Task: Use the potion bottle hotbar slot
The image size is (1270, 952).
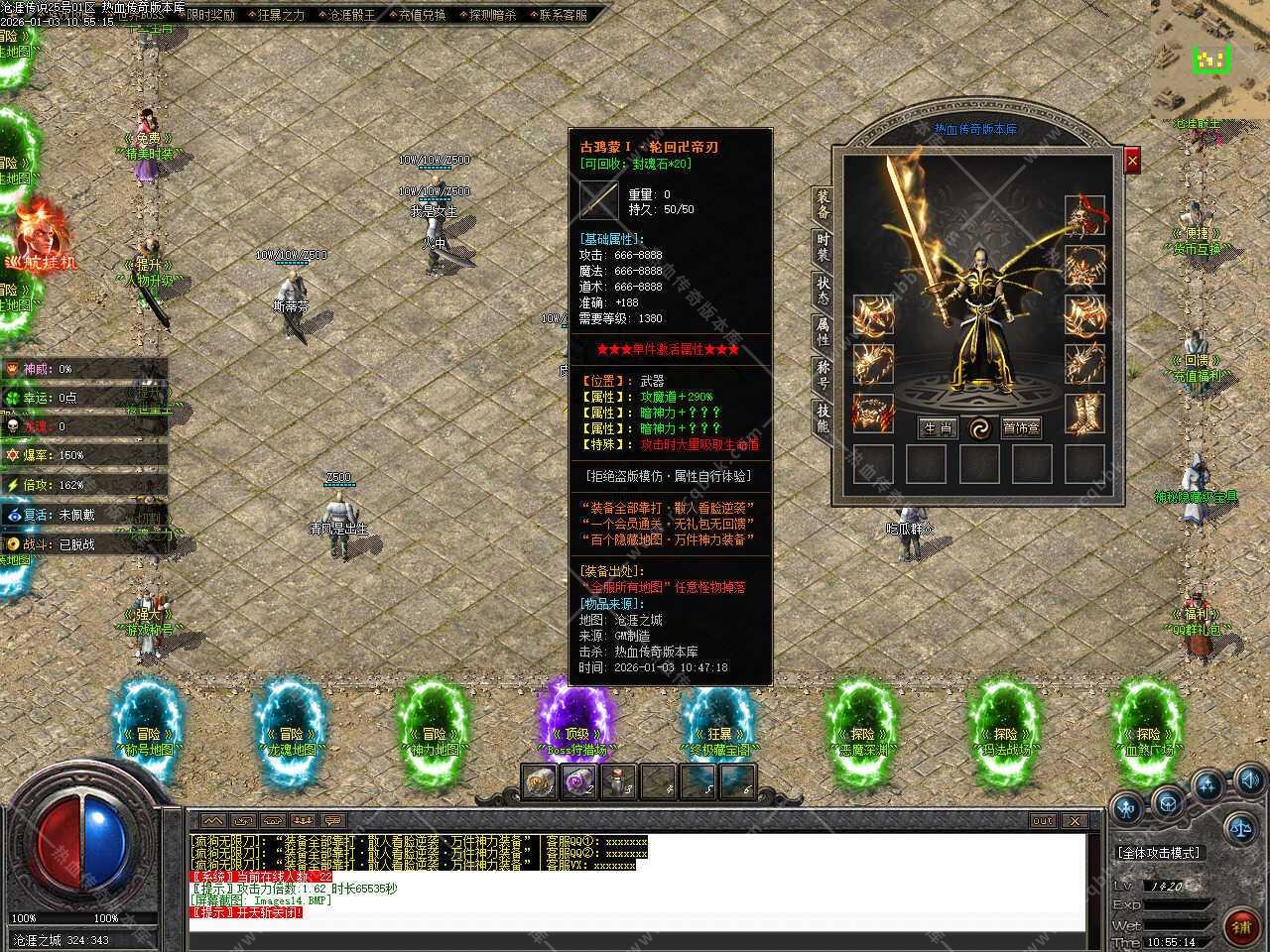Action: [619, 783]
